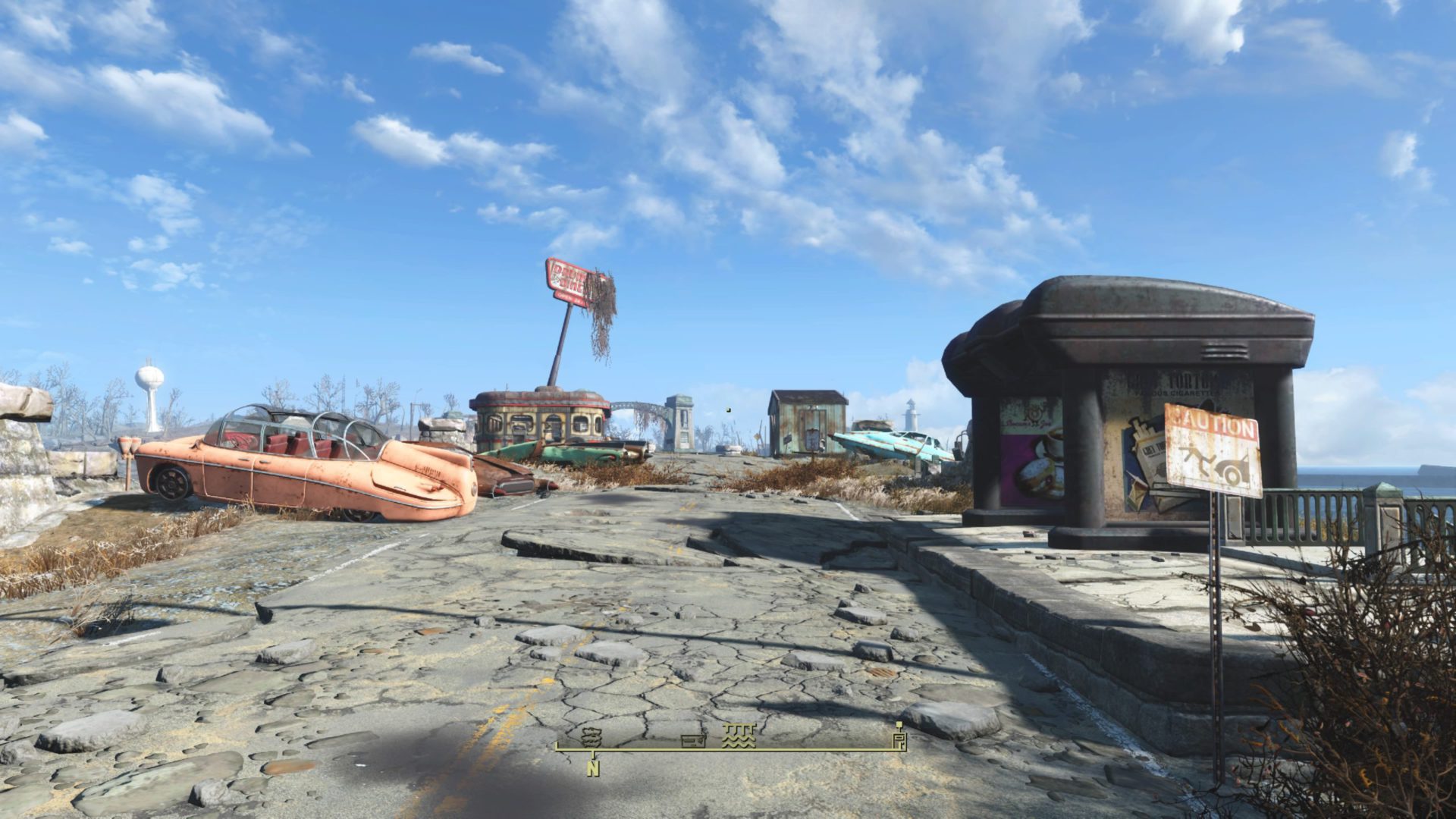The image size is (1456, 819).
Task: Click the north N indicator on the compass
Action: (592, 768)
